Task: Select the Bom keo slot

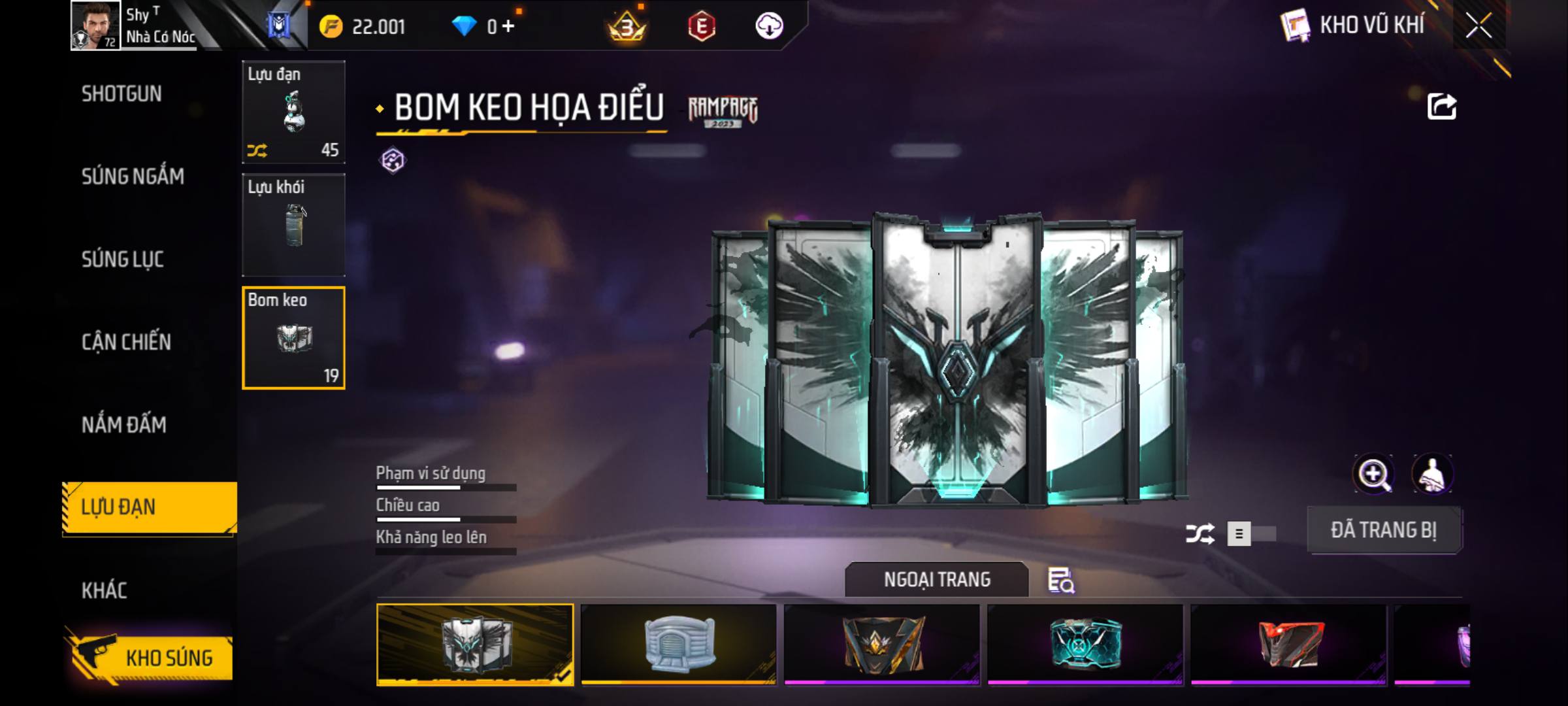Action: [293, 338]
